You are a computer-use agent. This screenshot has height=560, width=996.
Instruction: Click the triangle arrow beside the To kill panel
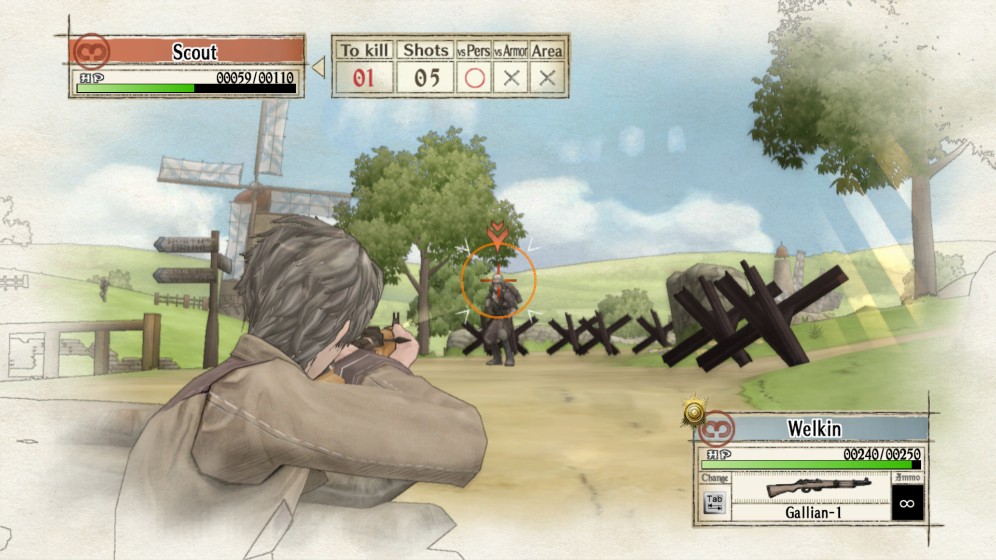pyautogui.click(x=319, y=67)
